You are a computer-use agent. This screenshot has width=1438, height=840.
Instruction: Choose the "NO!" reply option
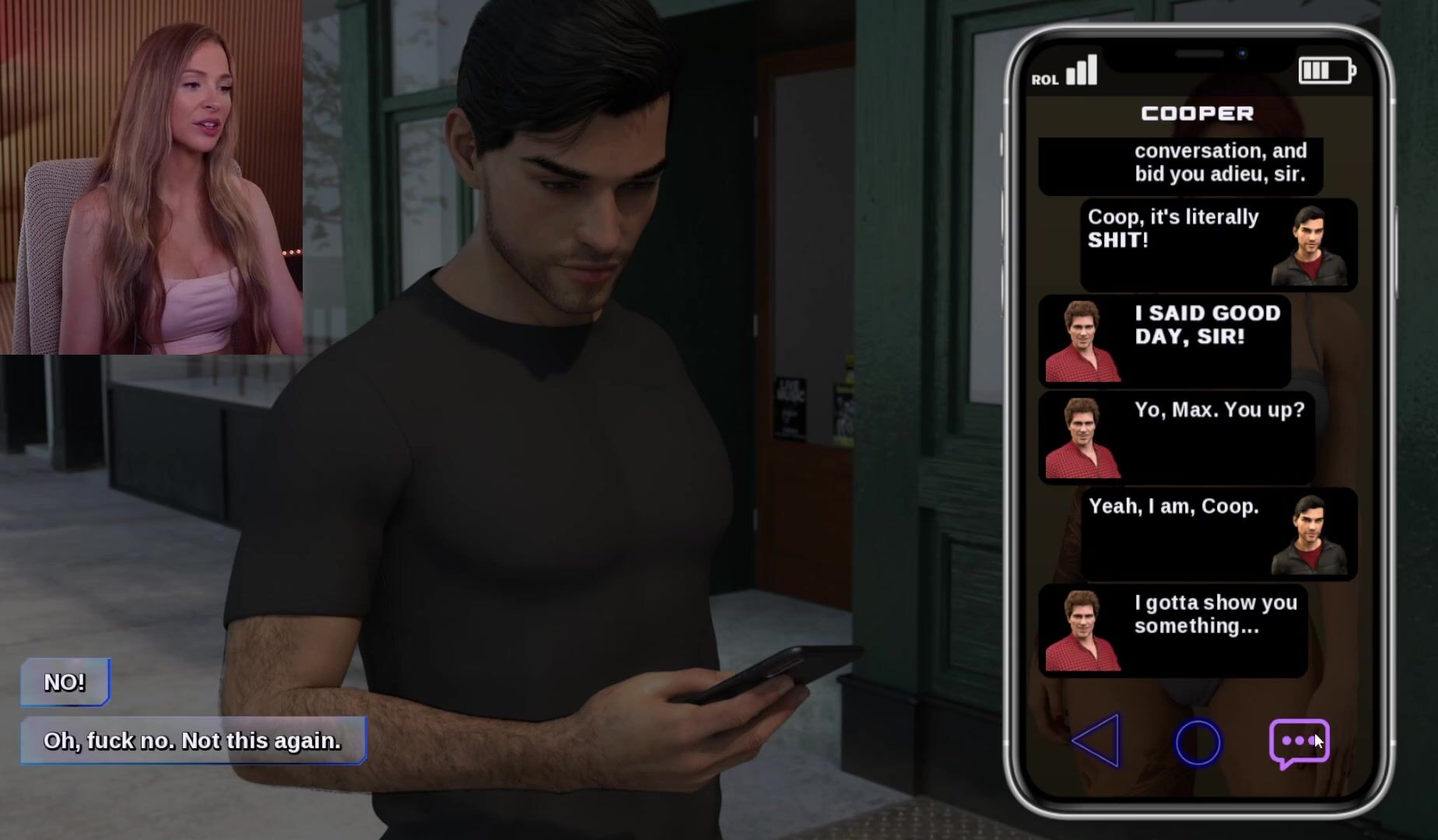65,682
